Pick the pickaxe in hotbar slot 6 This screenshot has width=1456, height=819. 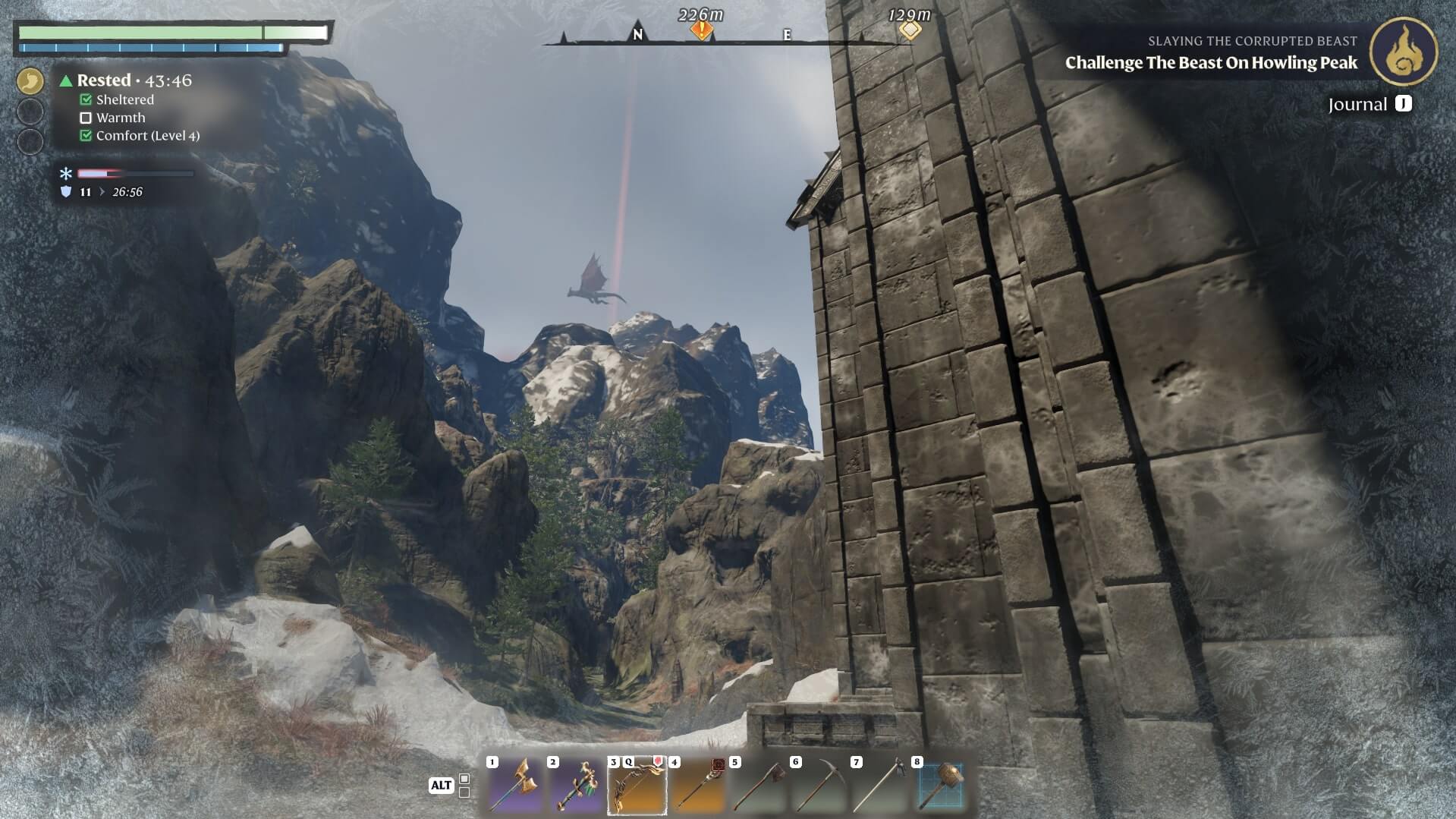tap(819, 786)
